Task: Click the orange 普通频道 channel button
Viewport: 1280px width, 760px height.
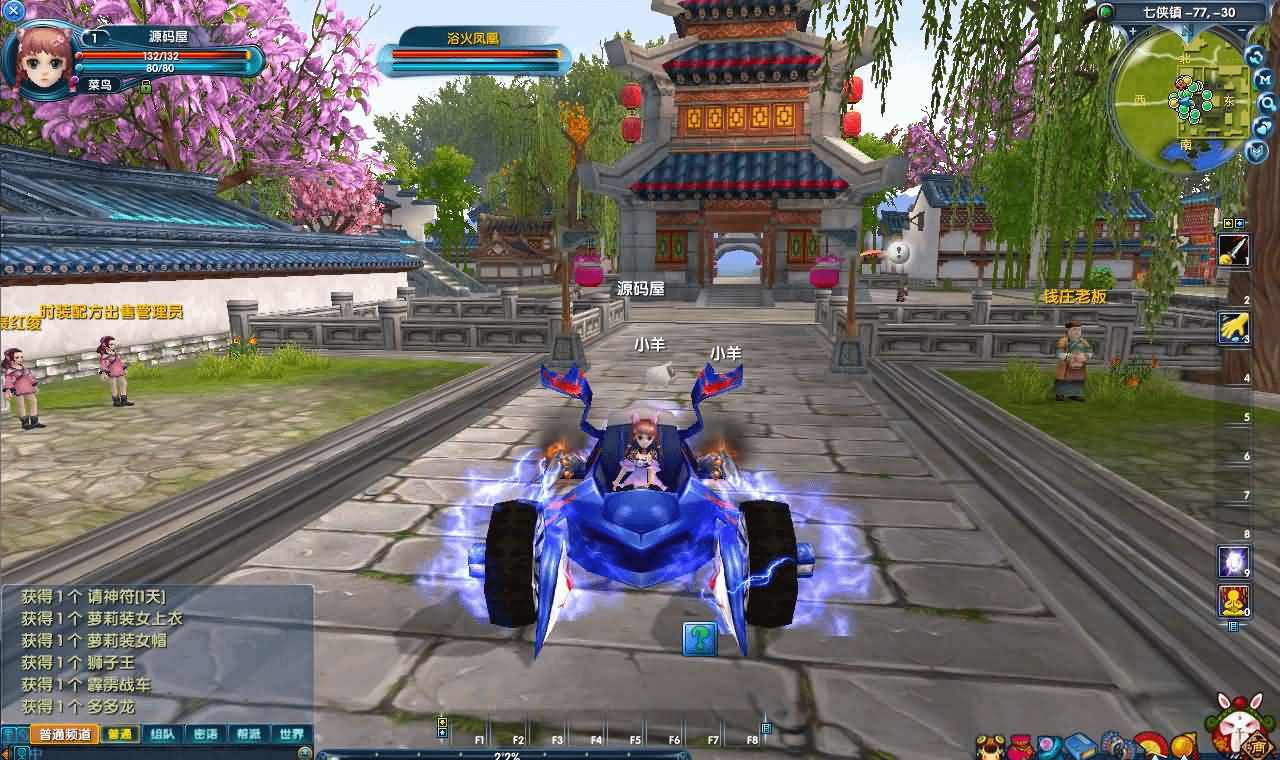Action: [65, 734]
